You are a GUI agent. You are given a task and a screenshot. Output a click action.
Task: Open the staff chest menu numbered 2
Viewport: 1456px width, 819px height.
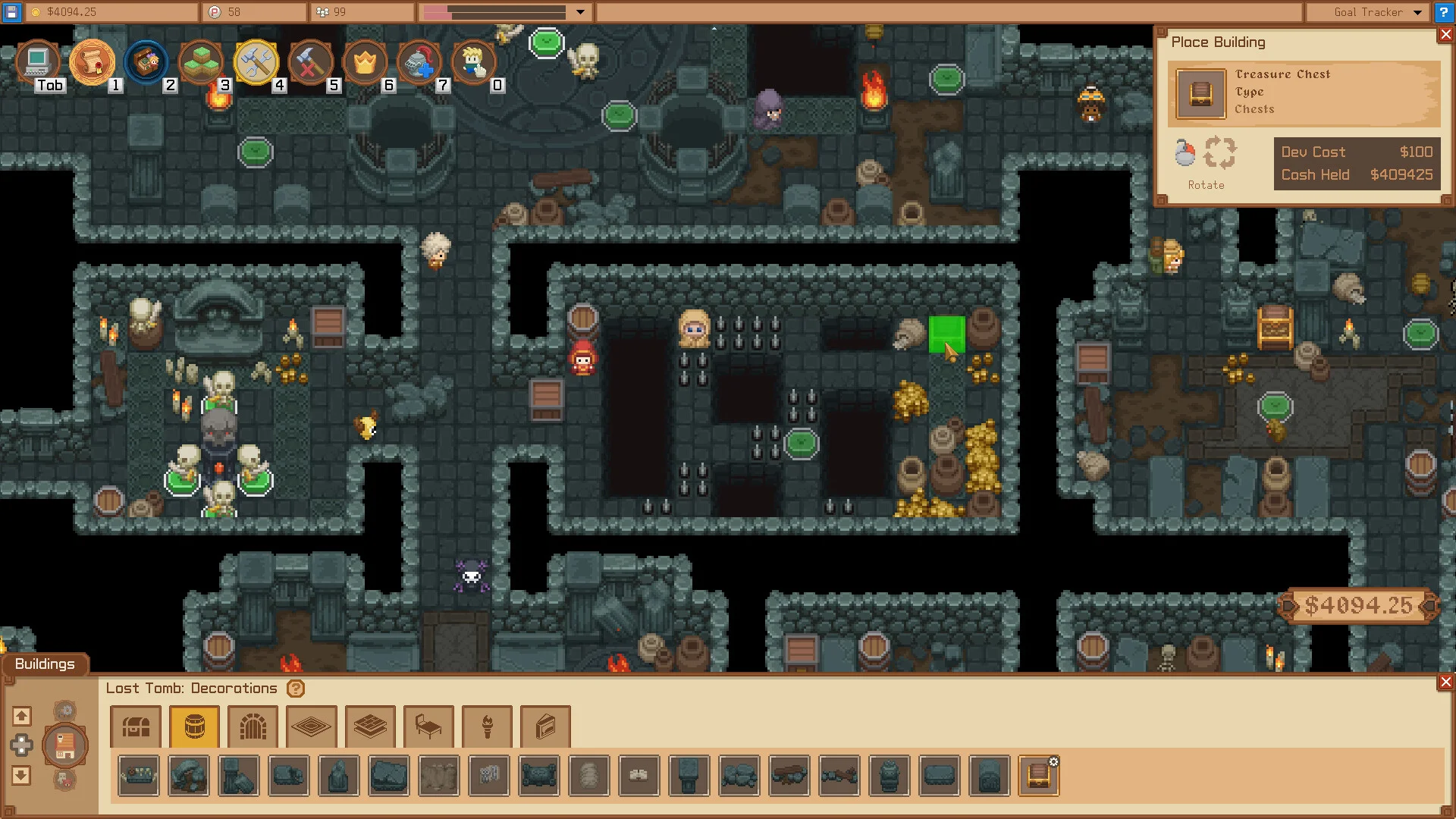pos(147,62)
